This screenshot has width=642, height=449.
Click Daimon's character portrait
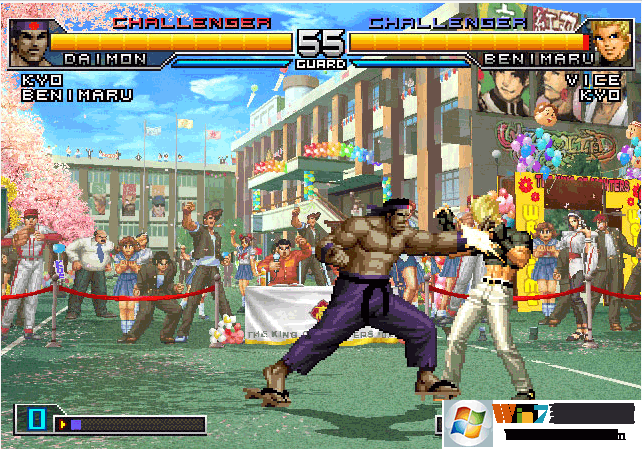click(x=29, y=42)
